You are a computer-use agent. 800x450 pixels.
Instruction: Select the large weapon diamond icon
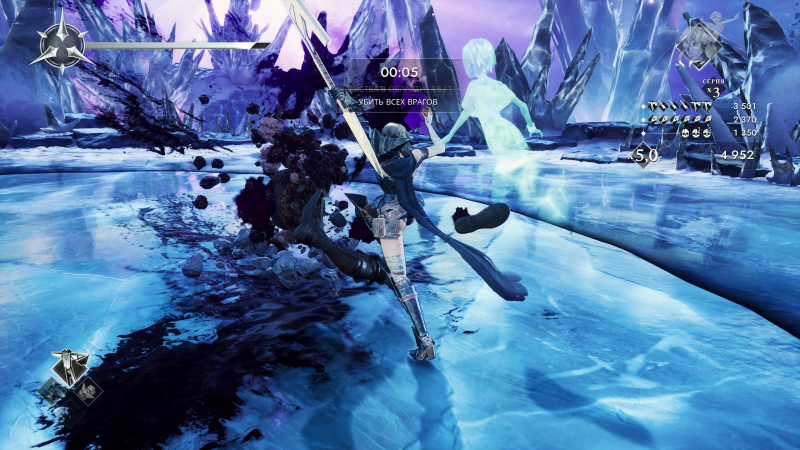click(70, 366)
